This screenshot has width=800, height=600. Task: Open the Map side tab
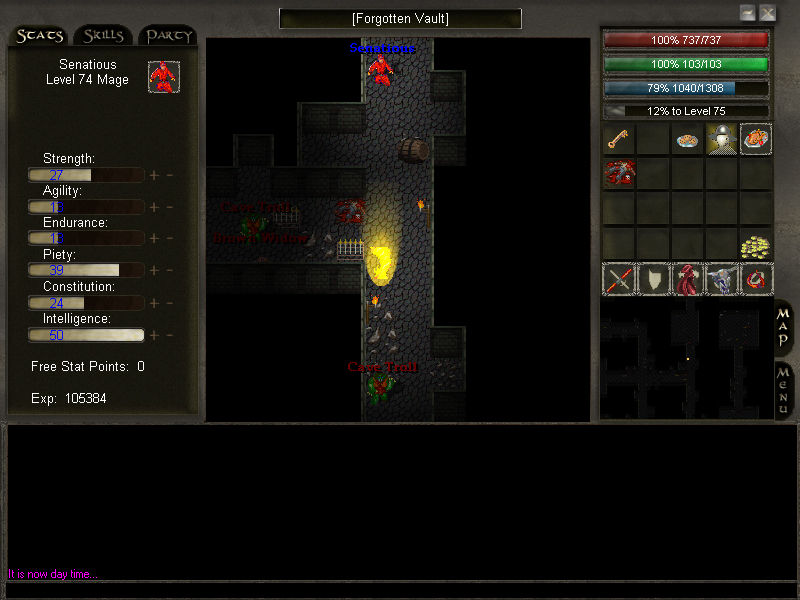click(x=784, y=328)
